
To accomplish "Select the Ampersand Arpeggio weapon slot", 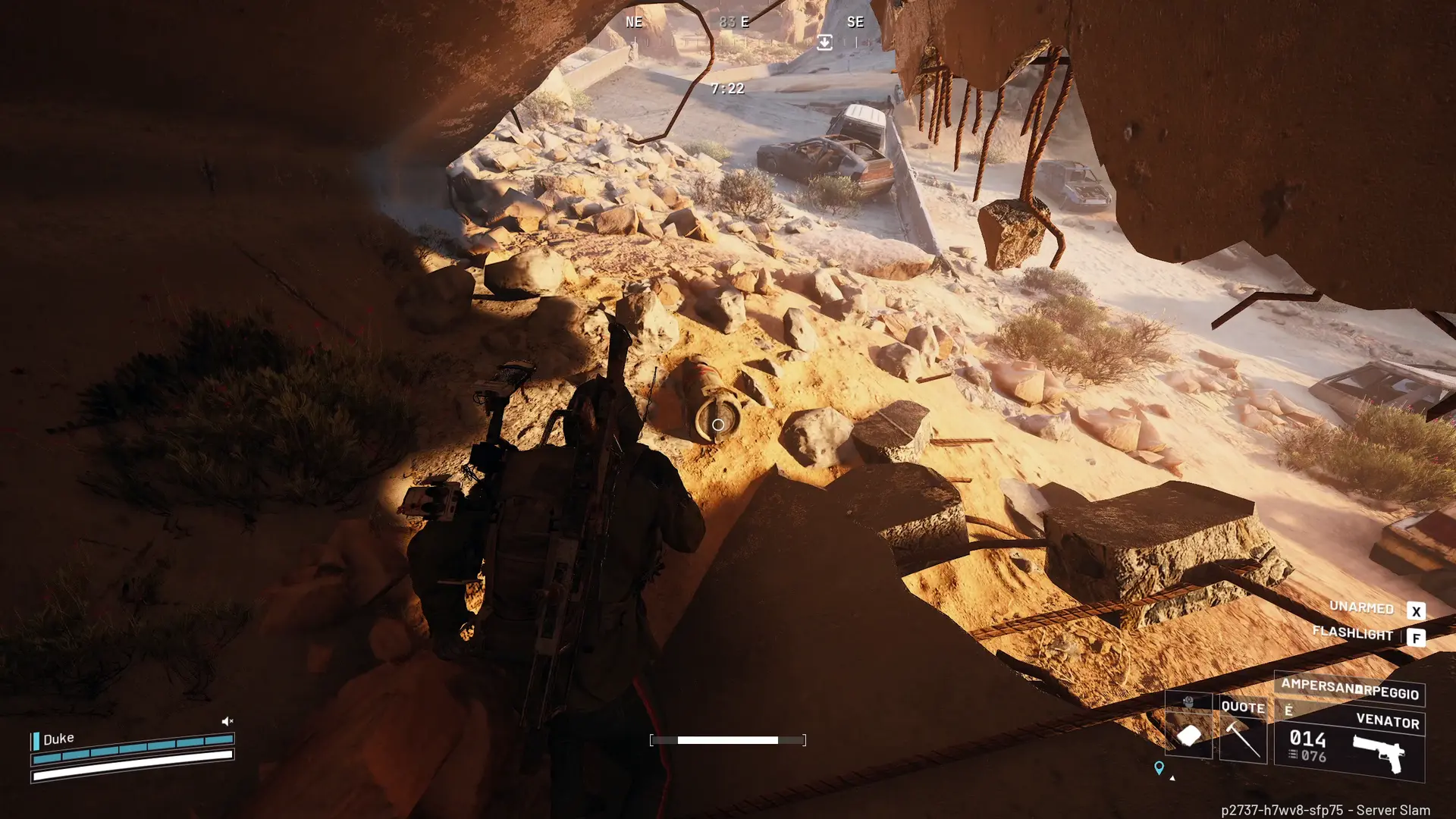I will point(1349,689).
